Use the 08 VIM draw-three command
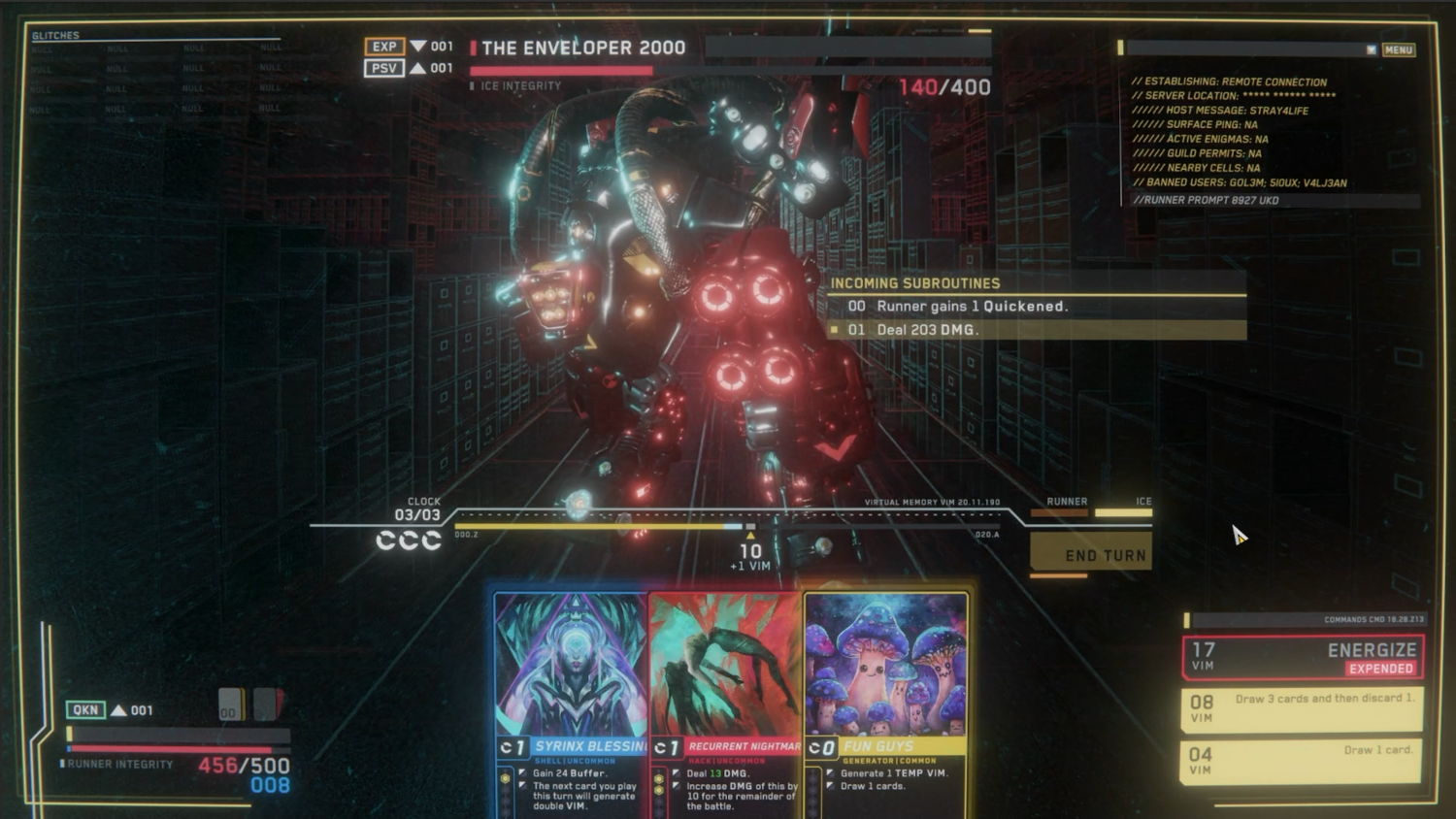The height and width of the screenshot is (819, 1456). 1303,709
